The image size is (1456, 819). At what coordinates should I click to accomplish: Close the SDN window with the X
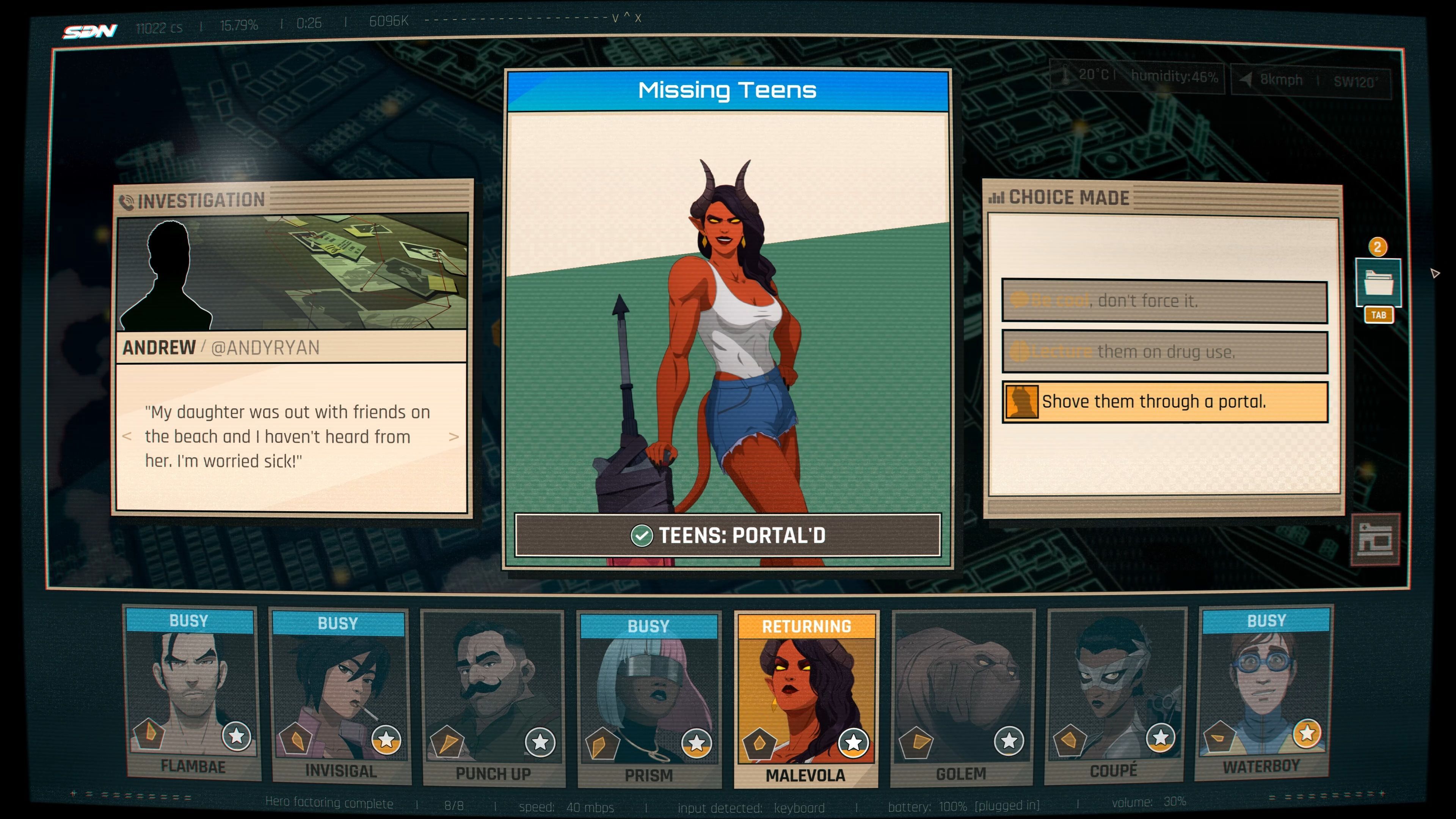tap(638, 19)
